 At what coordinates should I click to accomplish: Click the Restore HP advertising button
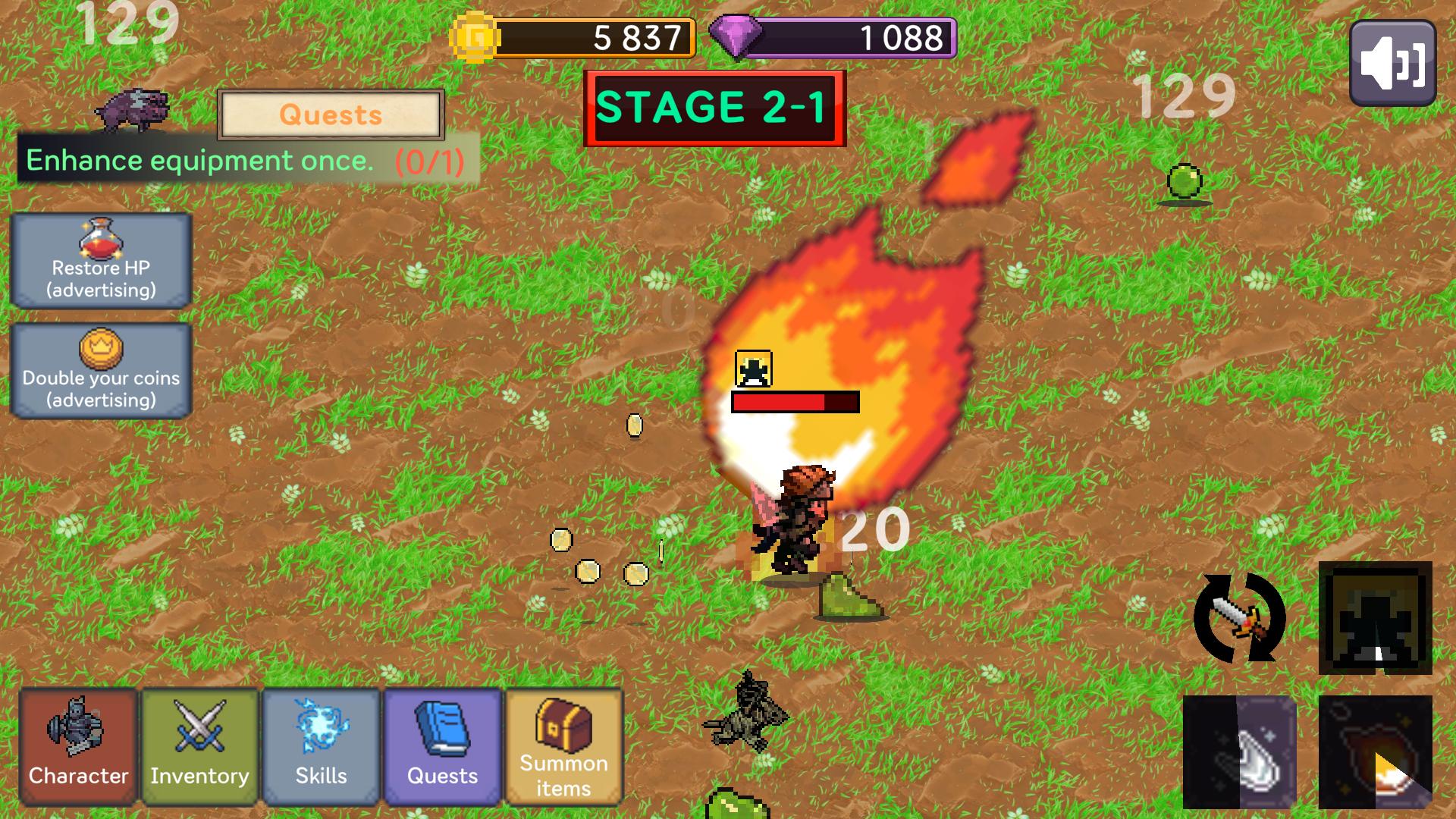(x=101, y=262)
